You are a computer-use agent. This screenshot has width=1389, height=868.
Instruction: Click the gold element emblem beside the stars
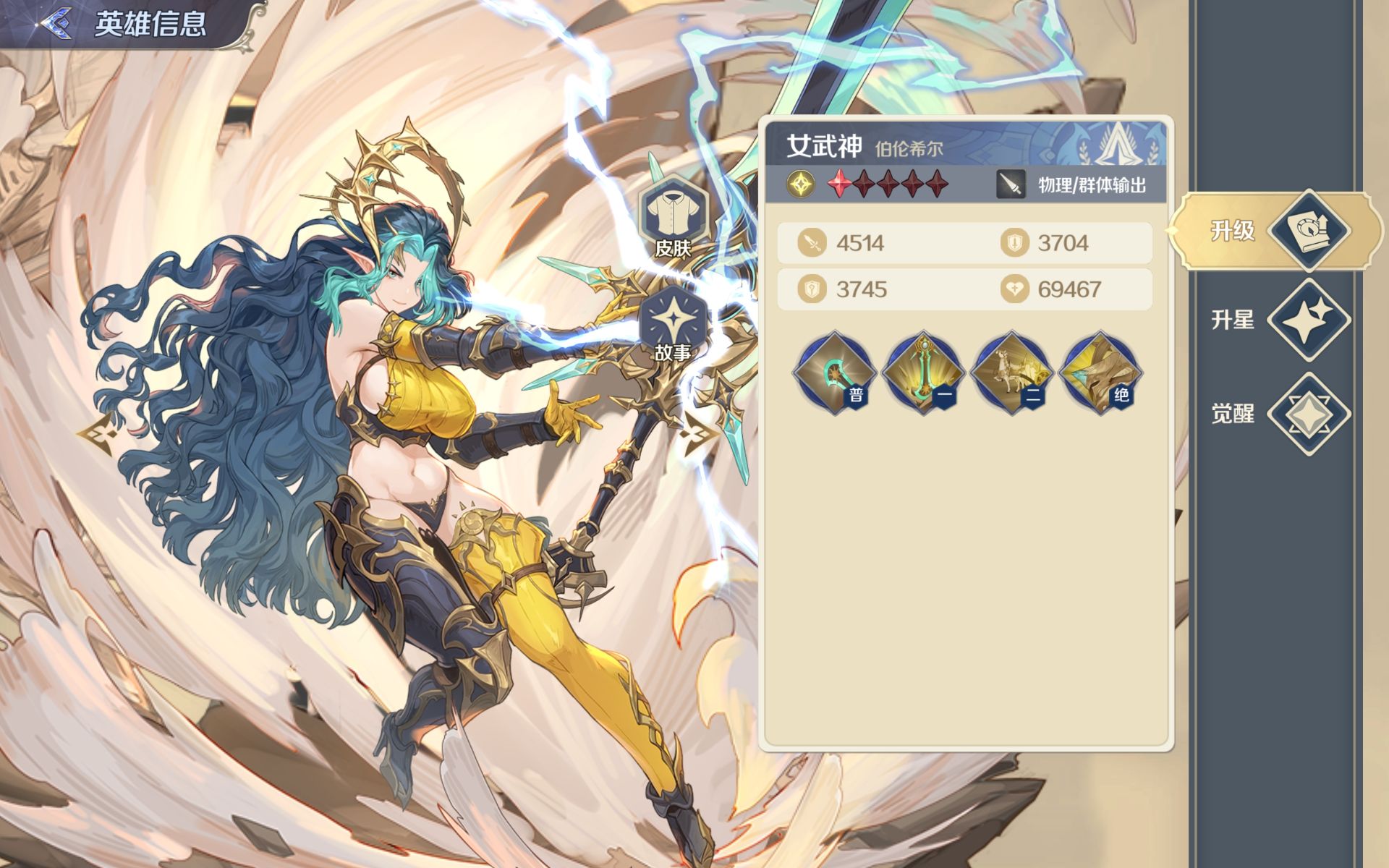pyautogui.click(x=800, y=185)
